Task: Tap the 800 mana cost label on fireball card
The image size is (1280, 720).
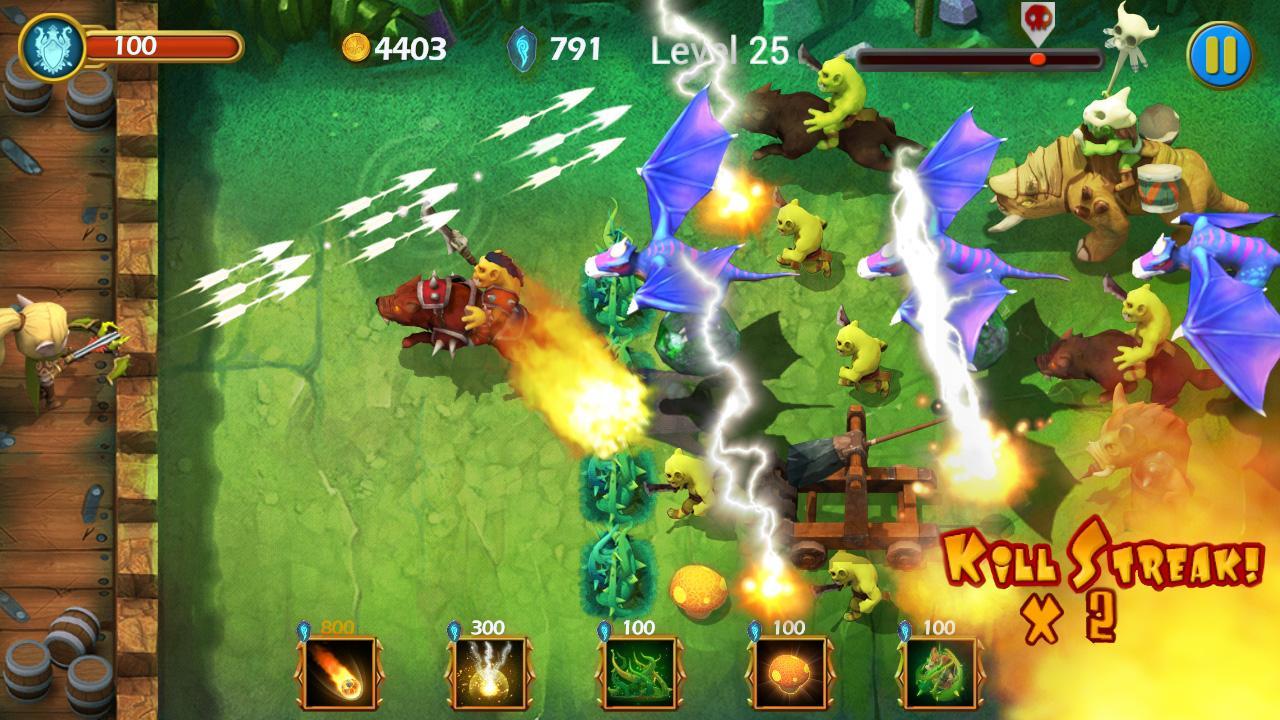Action: 335,626
